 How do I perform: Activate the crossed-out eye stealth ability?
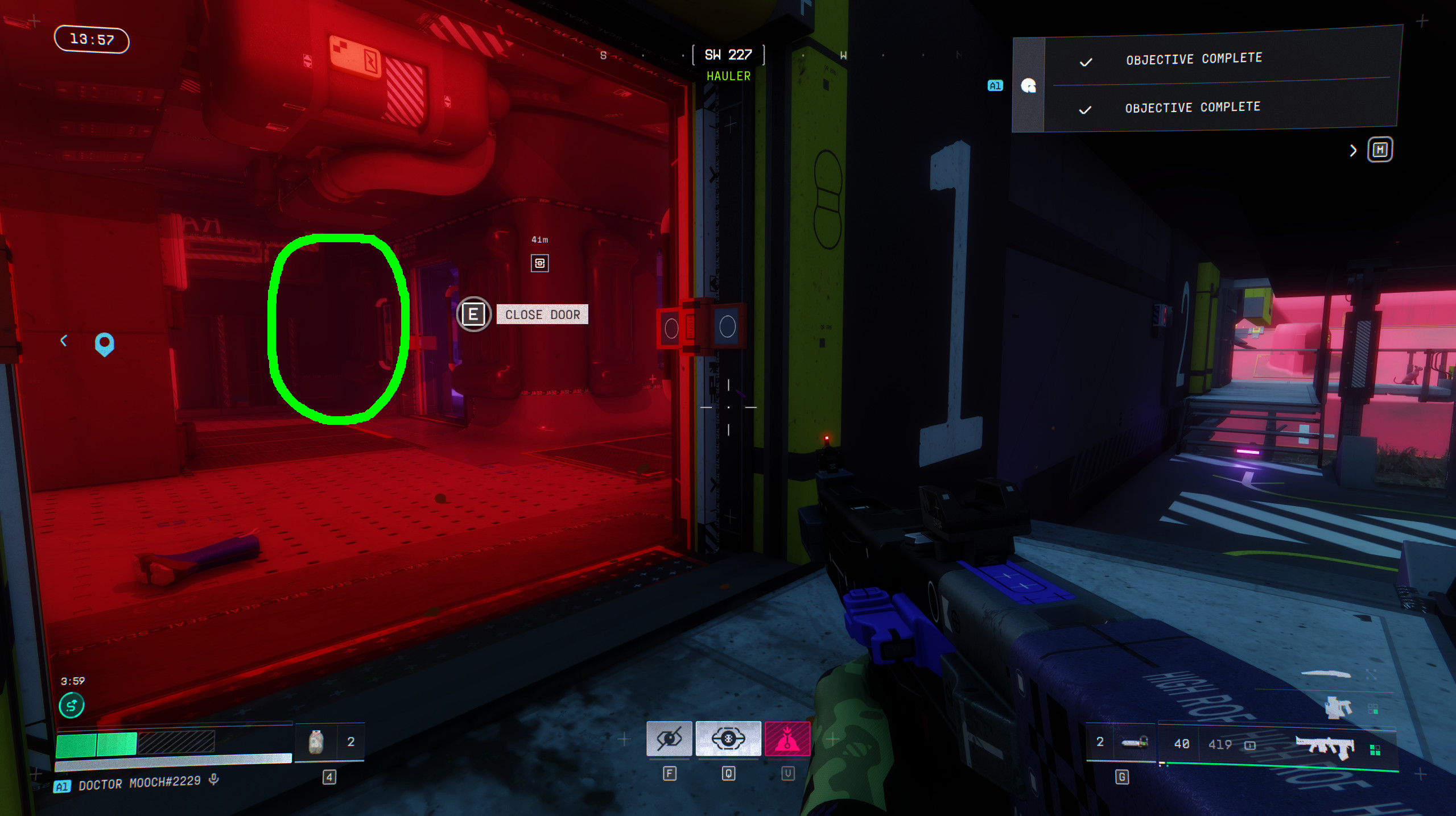coord(669,739)
